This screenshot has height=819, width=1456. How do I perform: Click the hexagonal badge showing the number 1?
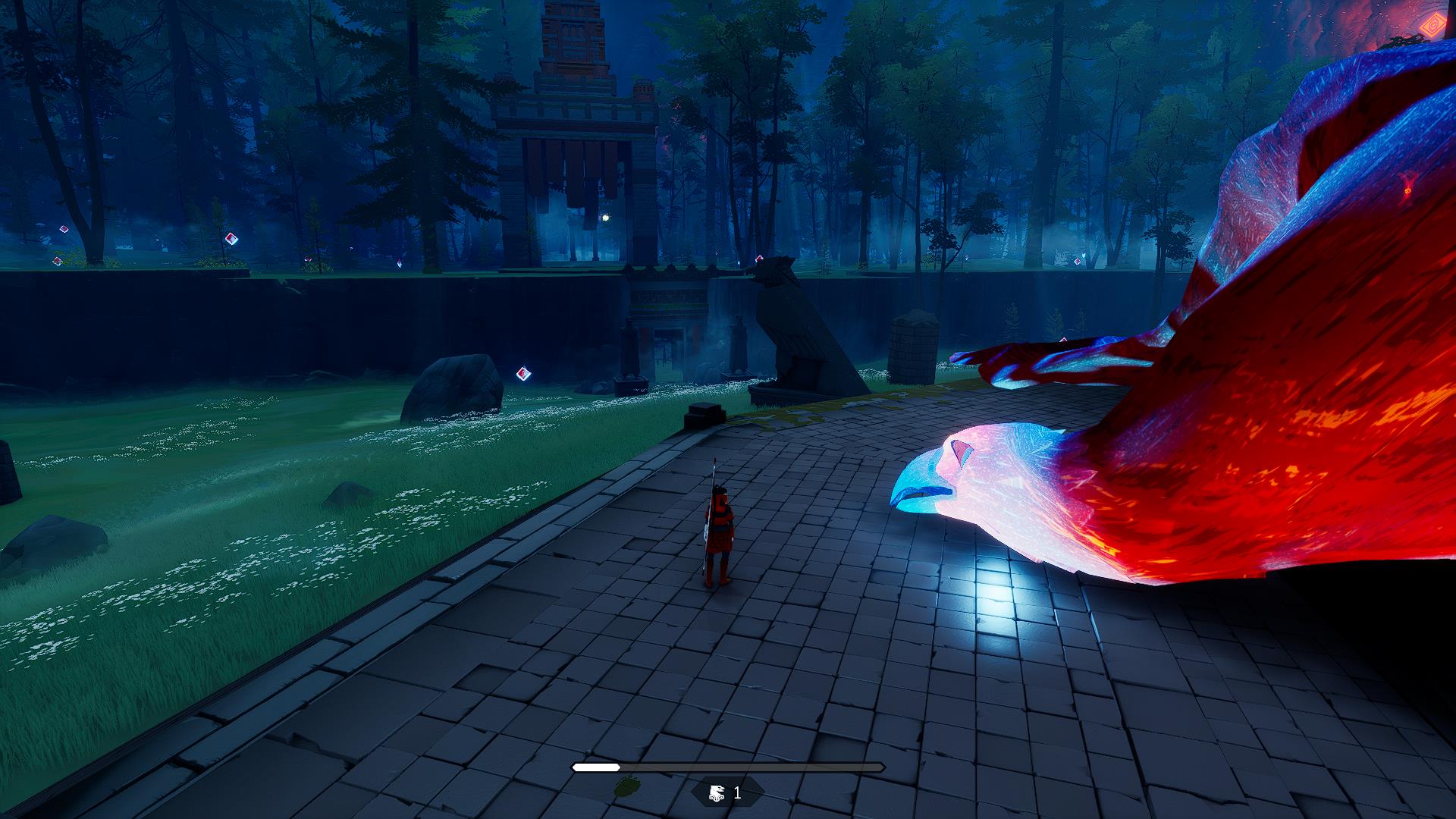click(x=726, y=793)
